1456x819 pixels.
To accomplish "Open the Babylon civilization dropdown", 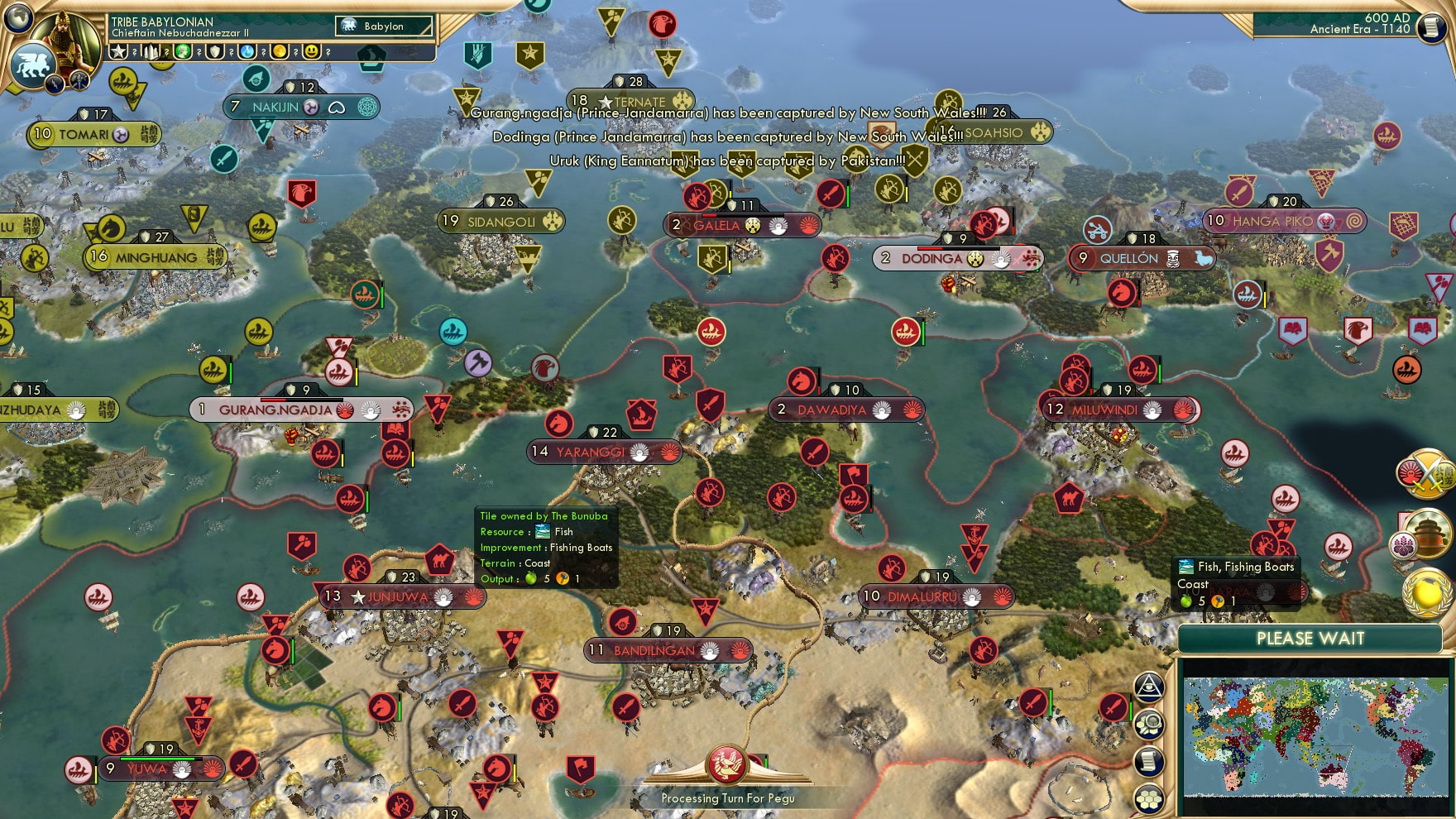I will (x=384, y=26).
